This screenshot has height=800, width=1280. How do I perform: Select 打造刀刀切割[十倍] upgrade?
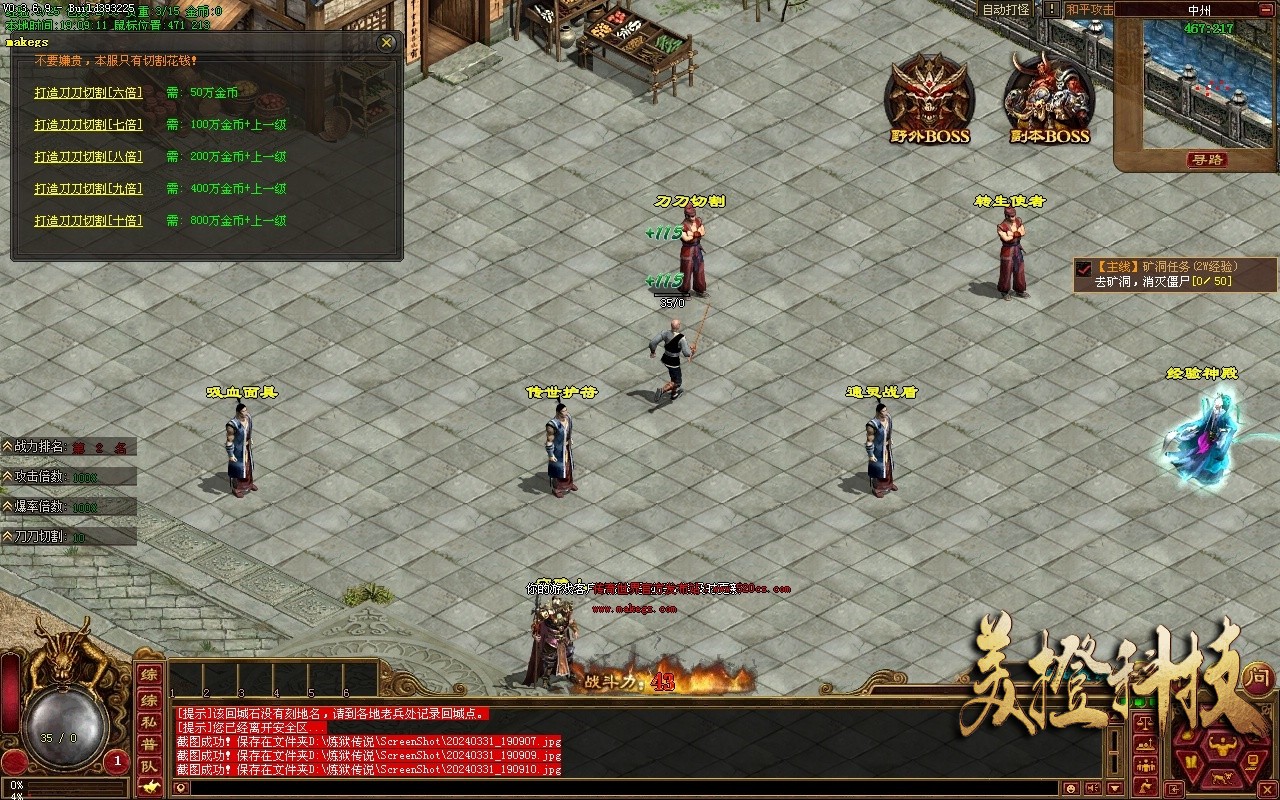[x=88, y=221]
